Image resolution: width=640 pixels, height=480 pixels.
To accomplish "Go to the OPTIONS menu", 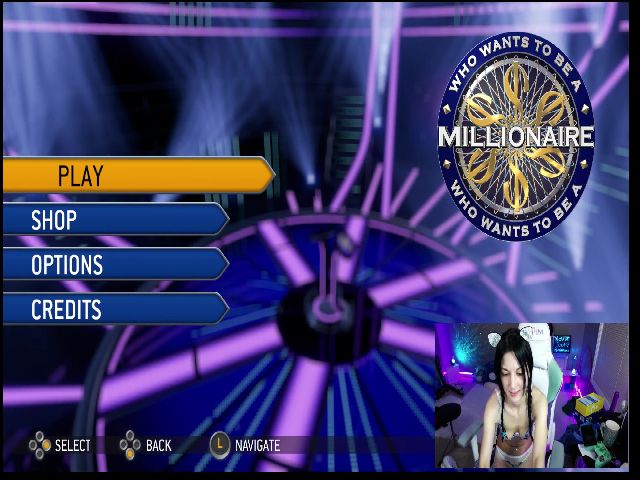I will coord(115,264).
